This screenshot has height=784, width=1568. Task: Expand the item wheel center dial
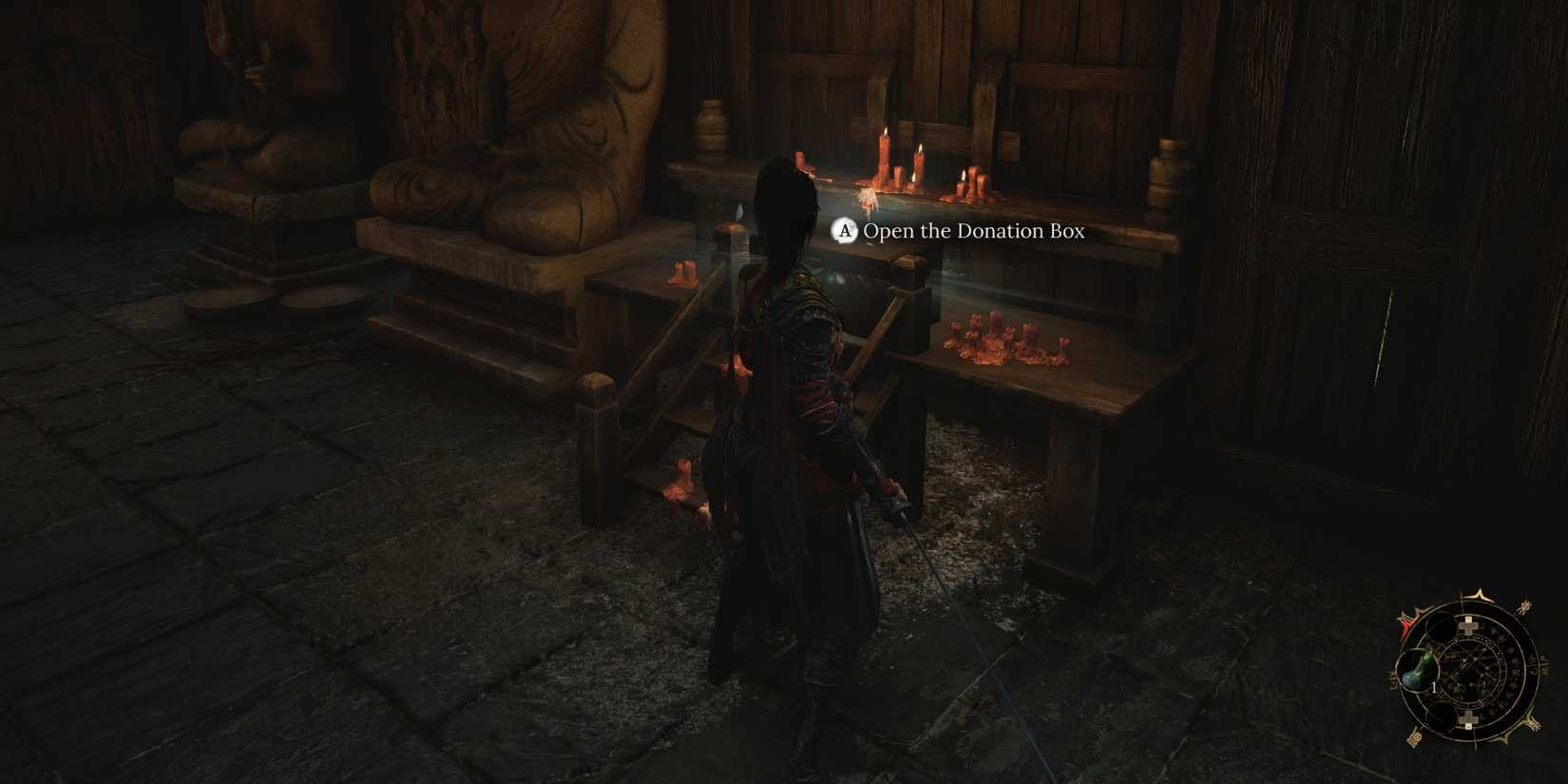[1470, 674]
